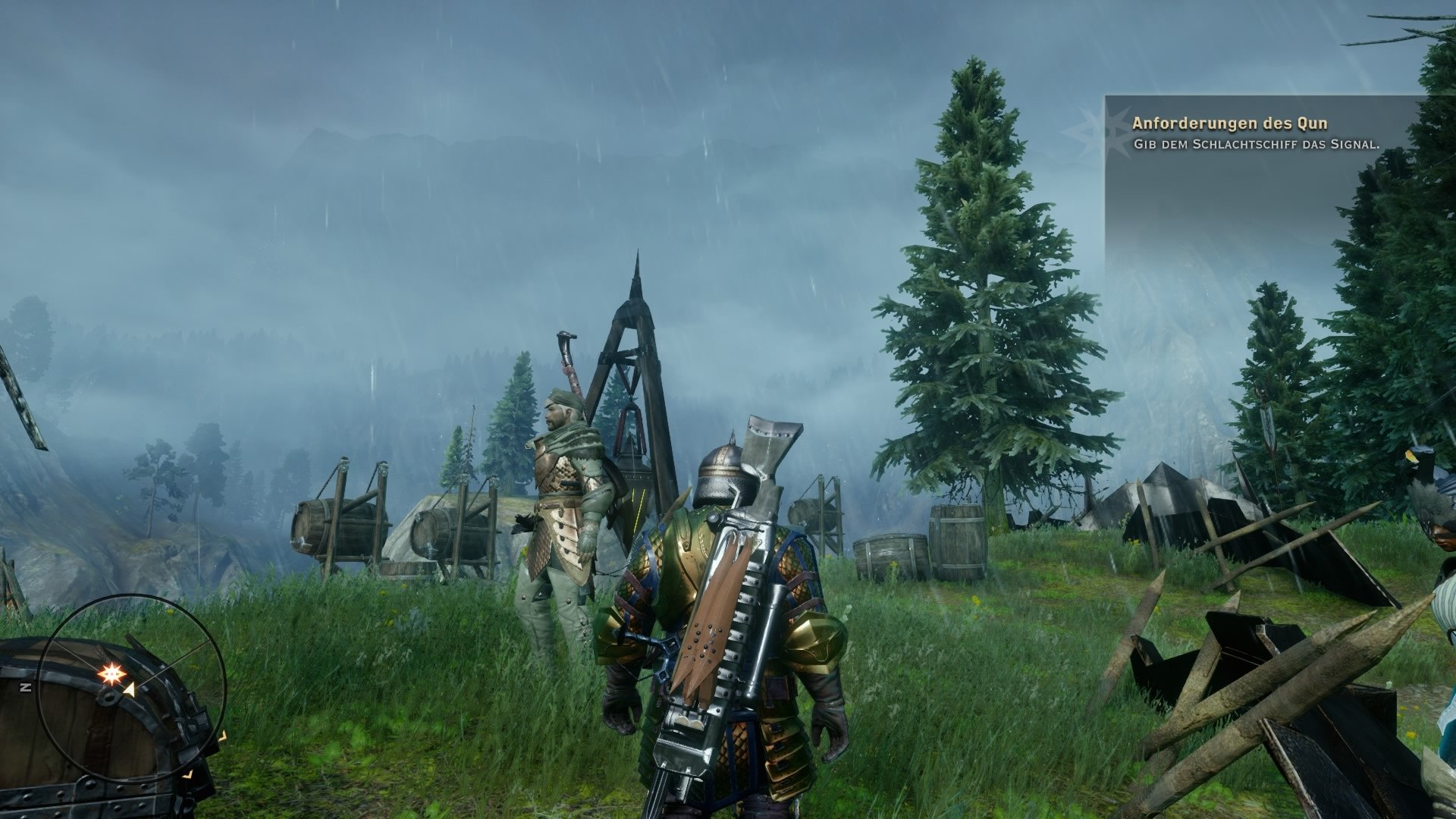The width and height of the screenshot is (1456, 819).
Task: Select the player arrow indicator on the minimap
Action: pos(129,689)
